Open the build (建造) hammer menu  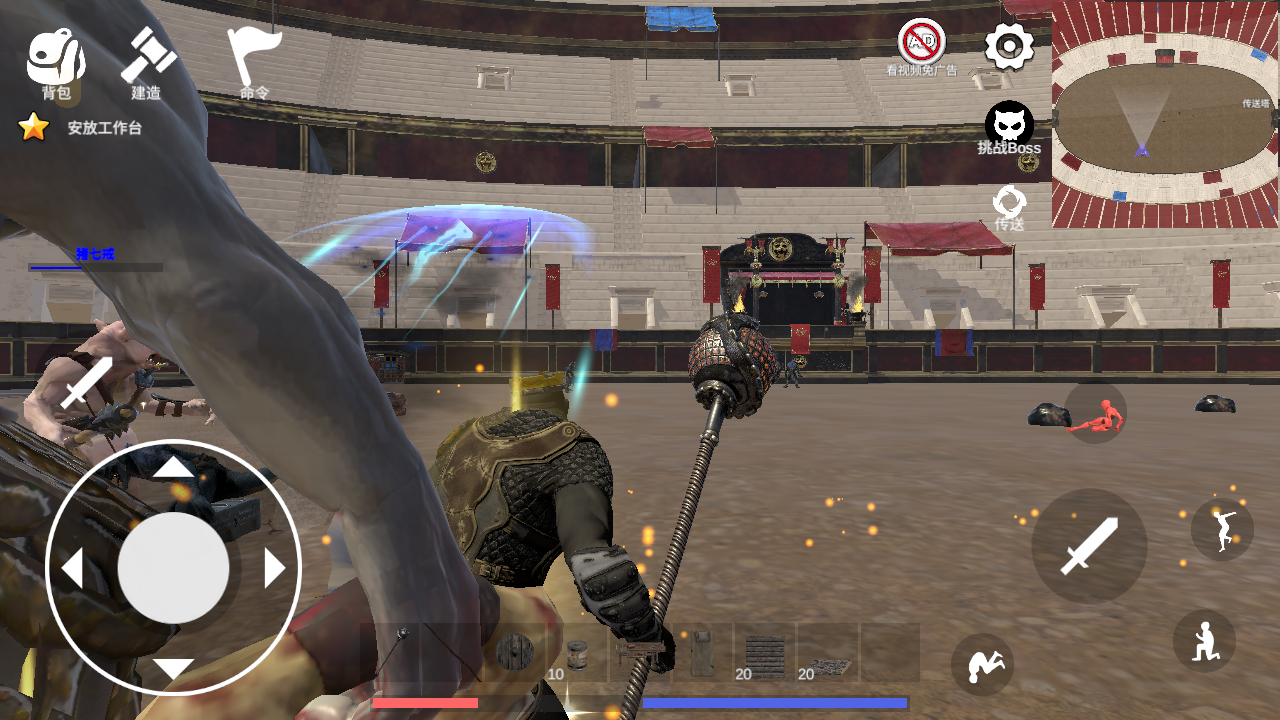click(x=147, y=62)
